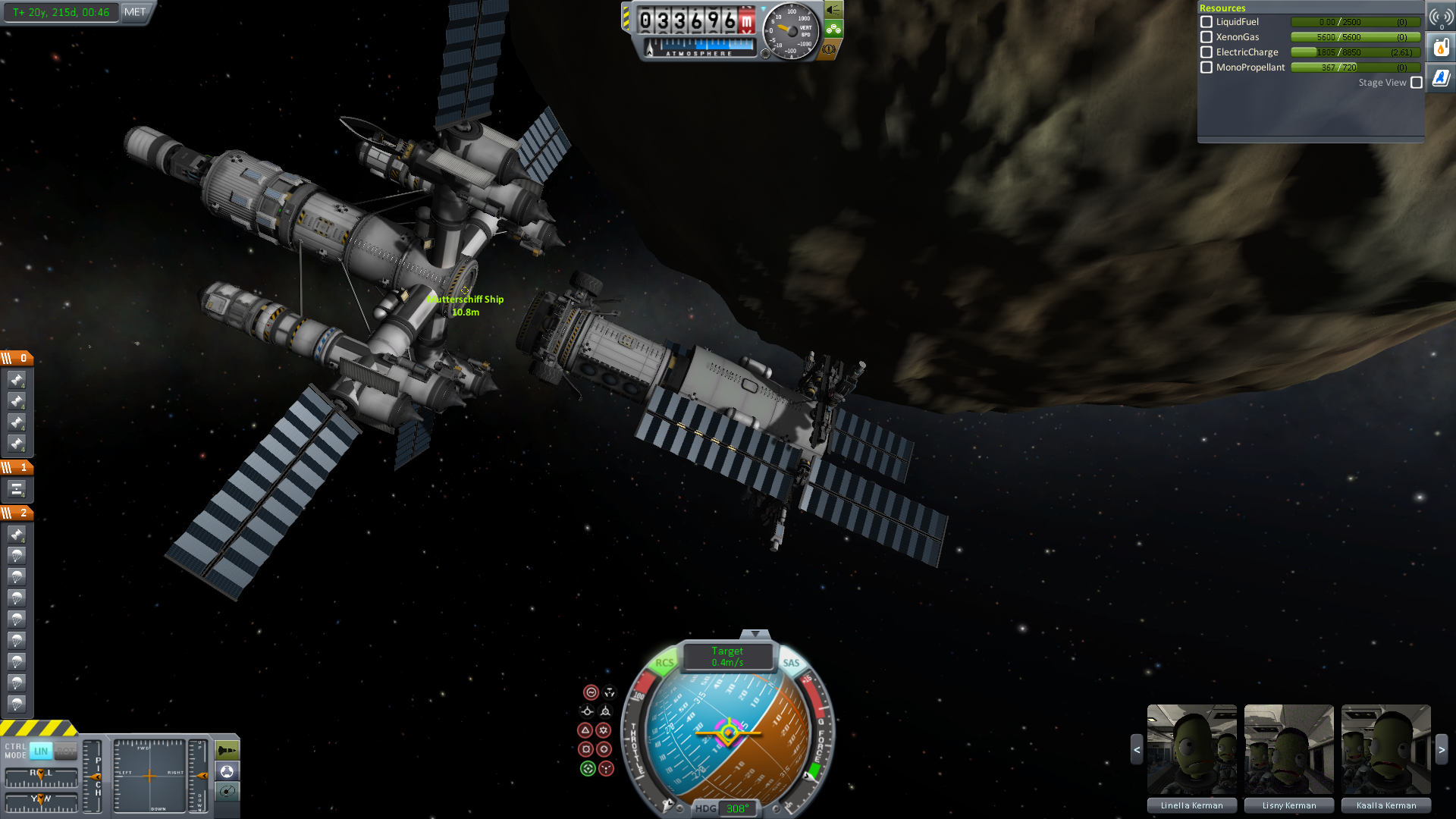The image size is (1456, 819).
Task: Tick the XenonGas resource checkbox
Action: point(1207,37)
